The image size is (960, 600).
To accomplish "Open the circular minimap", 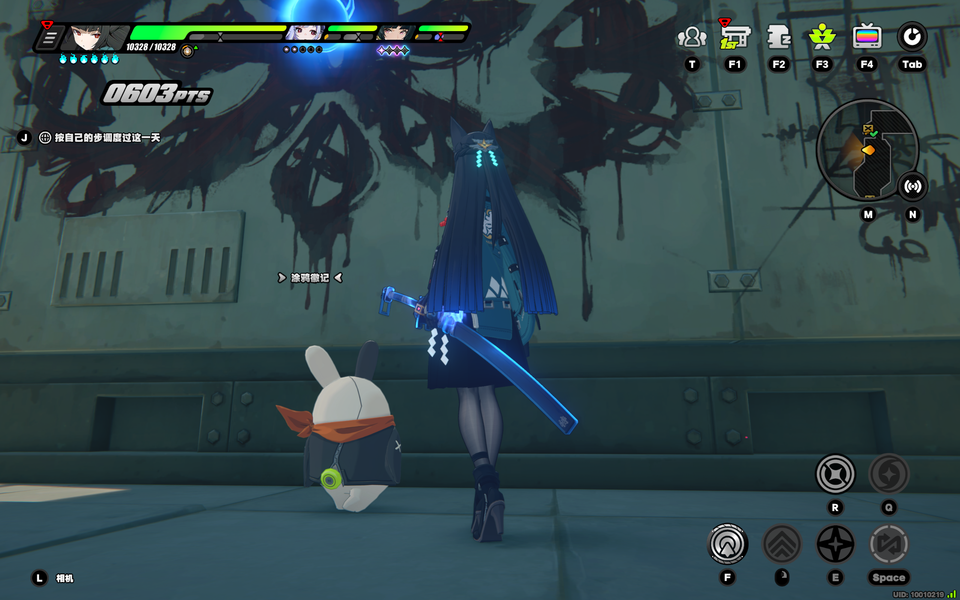I will point(866,152).
